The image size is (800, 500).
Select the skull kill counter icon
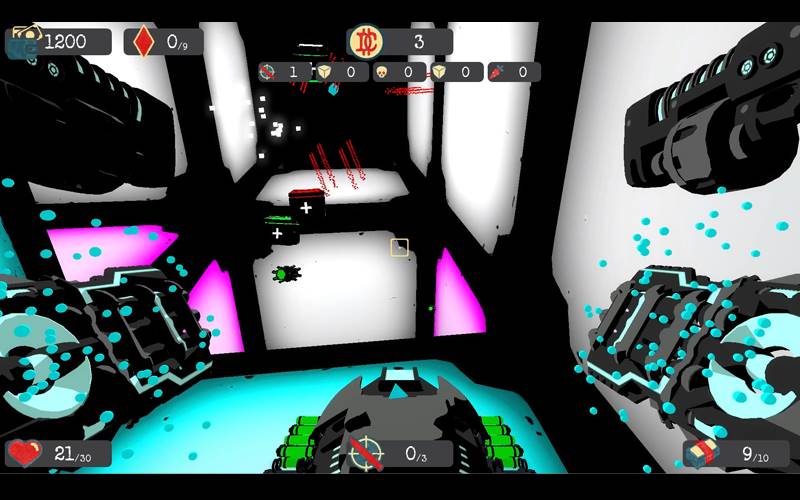click(382, 72)
